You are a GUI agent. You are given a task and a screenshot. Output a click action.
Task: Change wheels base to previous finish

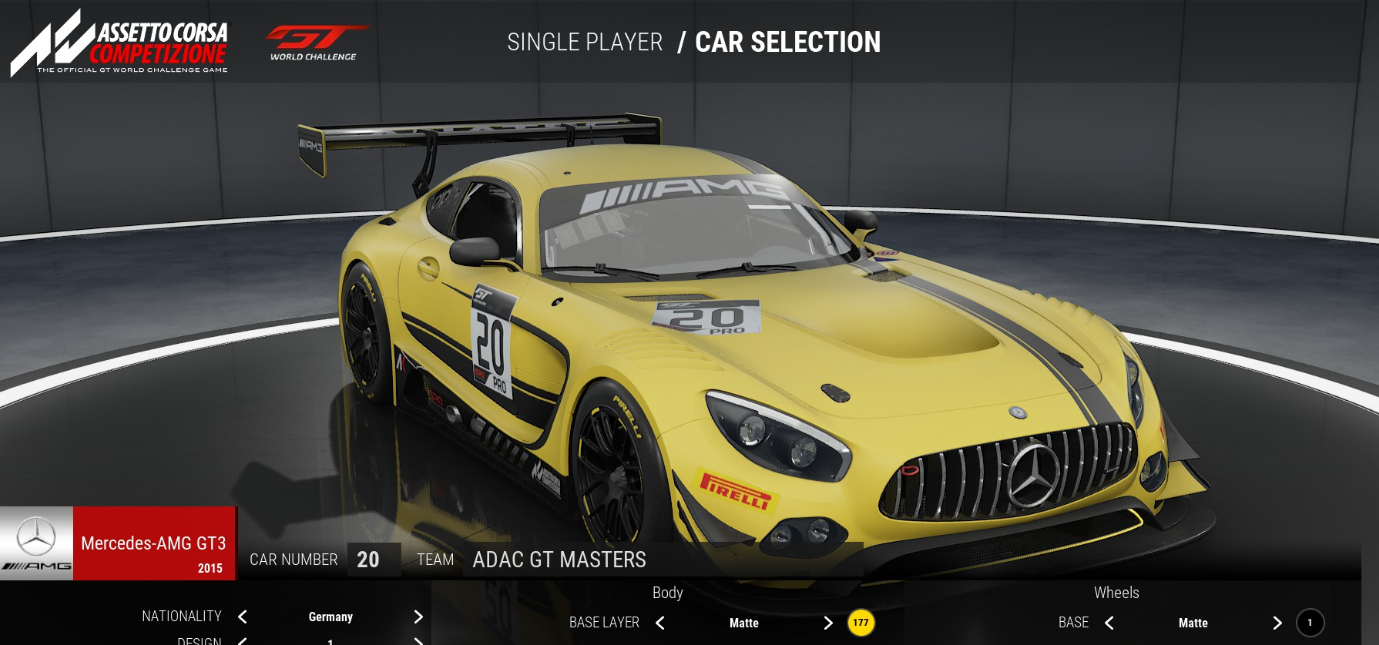point(1109,623)
